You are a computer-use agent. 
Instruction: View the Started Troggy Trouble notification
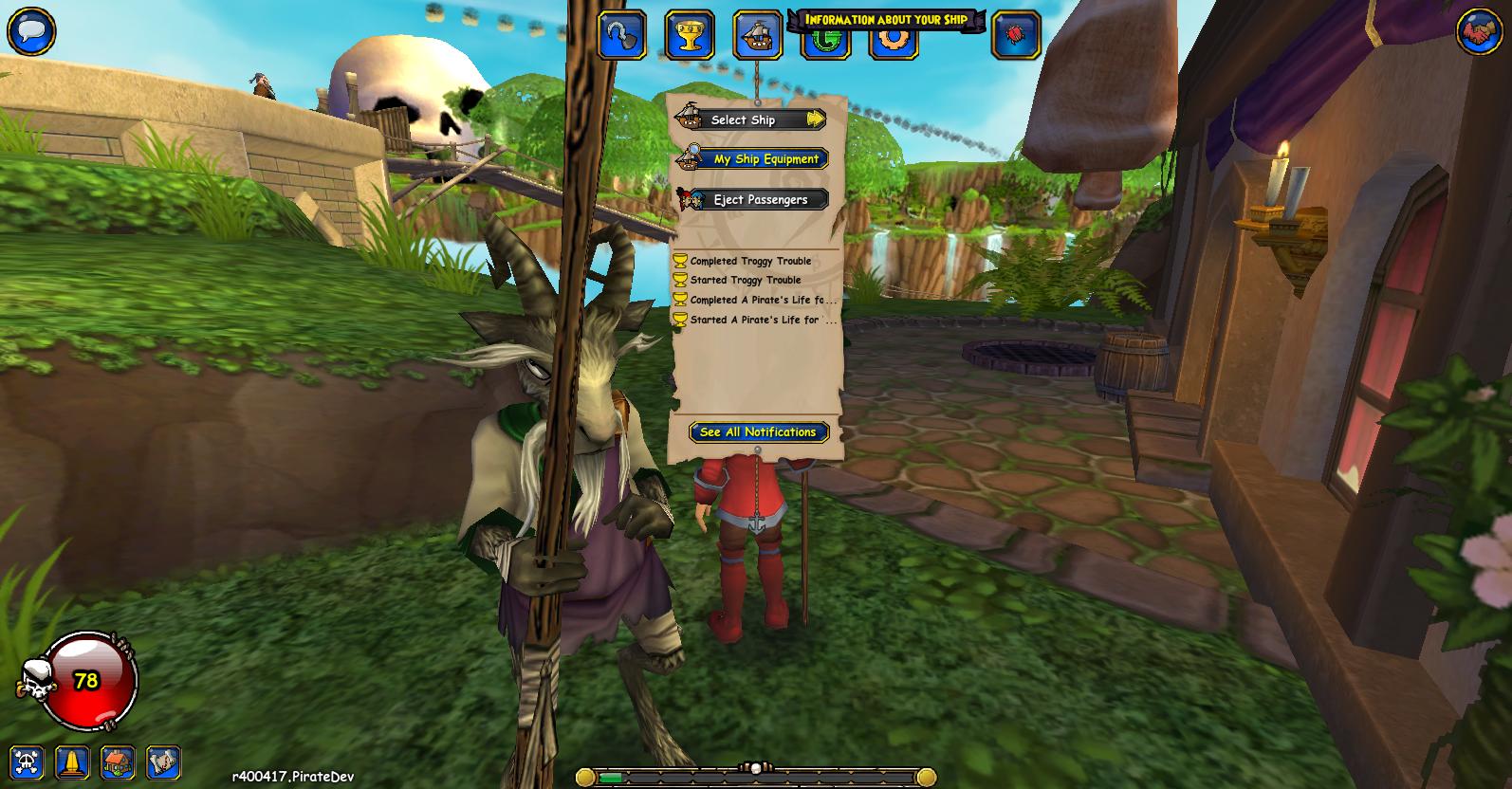(x=745, y=280)
